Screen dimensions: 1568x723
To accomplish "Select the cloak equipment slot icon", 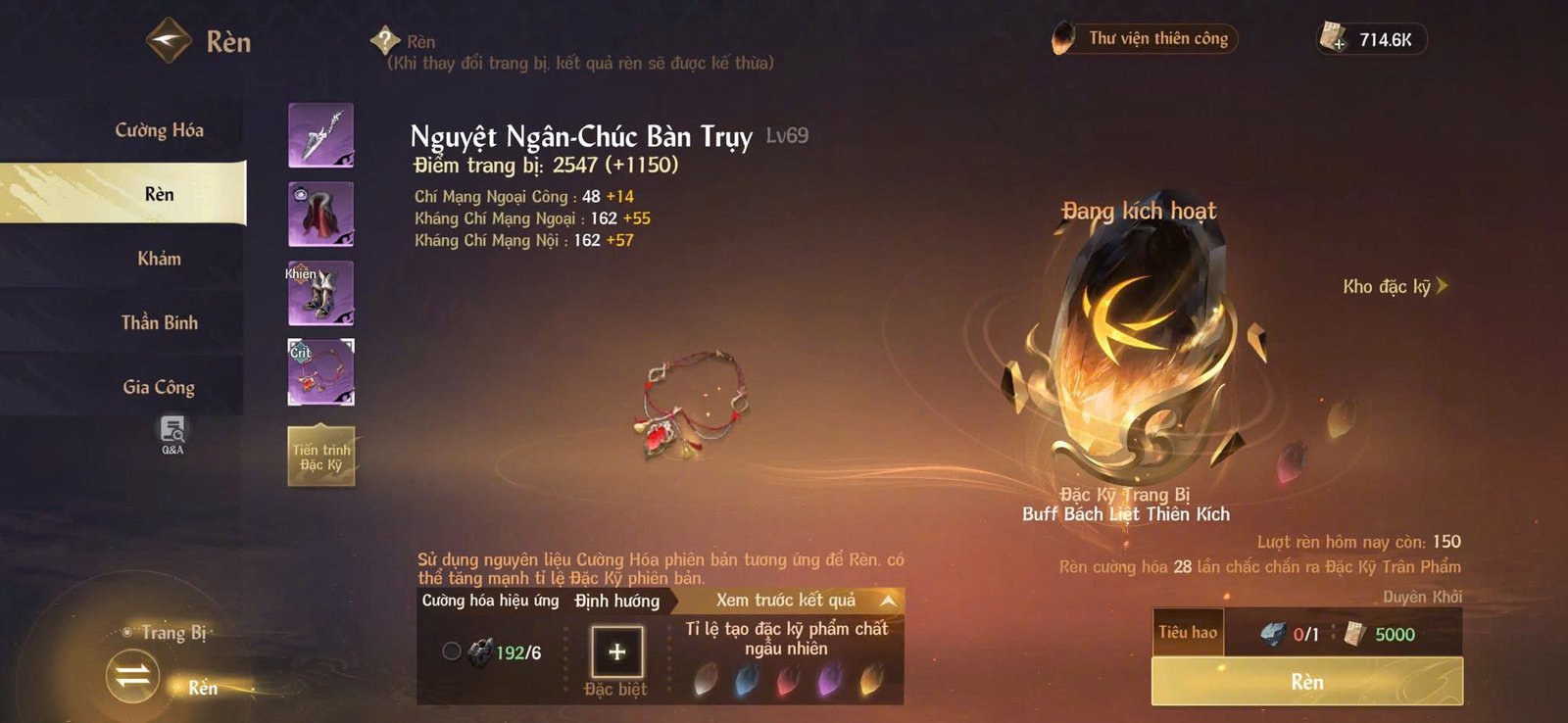I will pyautogui.click(x=319, y=213).
